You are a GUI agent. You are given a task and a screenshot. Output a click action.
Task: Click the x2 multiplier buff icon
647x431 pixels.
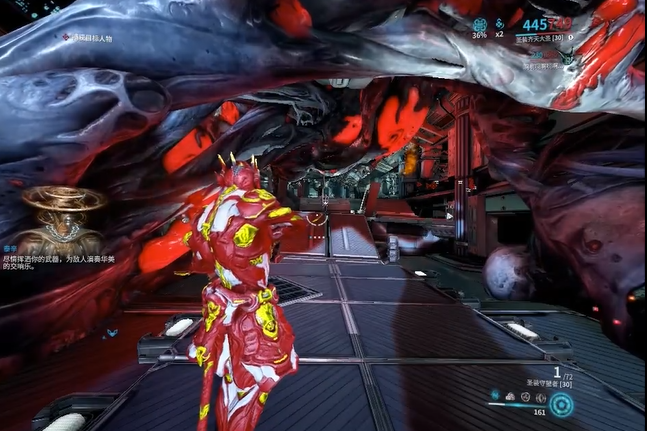click(500, 22)
